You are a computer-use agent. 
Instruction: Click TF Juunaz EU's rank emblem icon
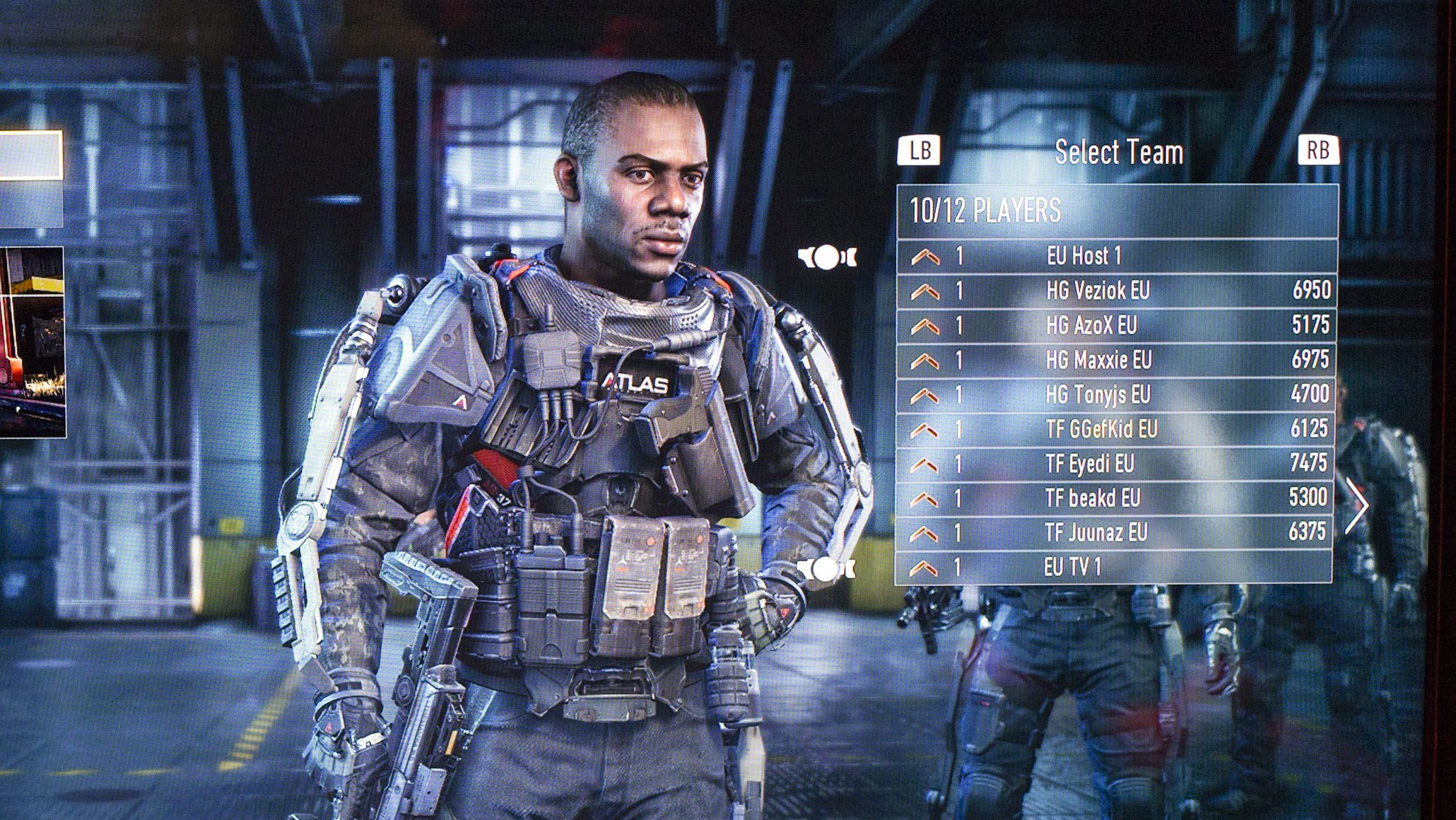(x=926, y=534)
